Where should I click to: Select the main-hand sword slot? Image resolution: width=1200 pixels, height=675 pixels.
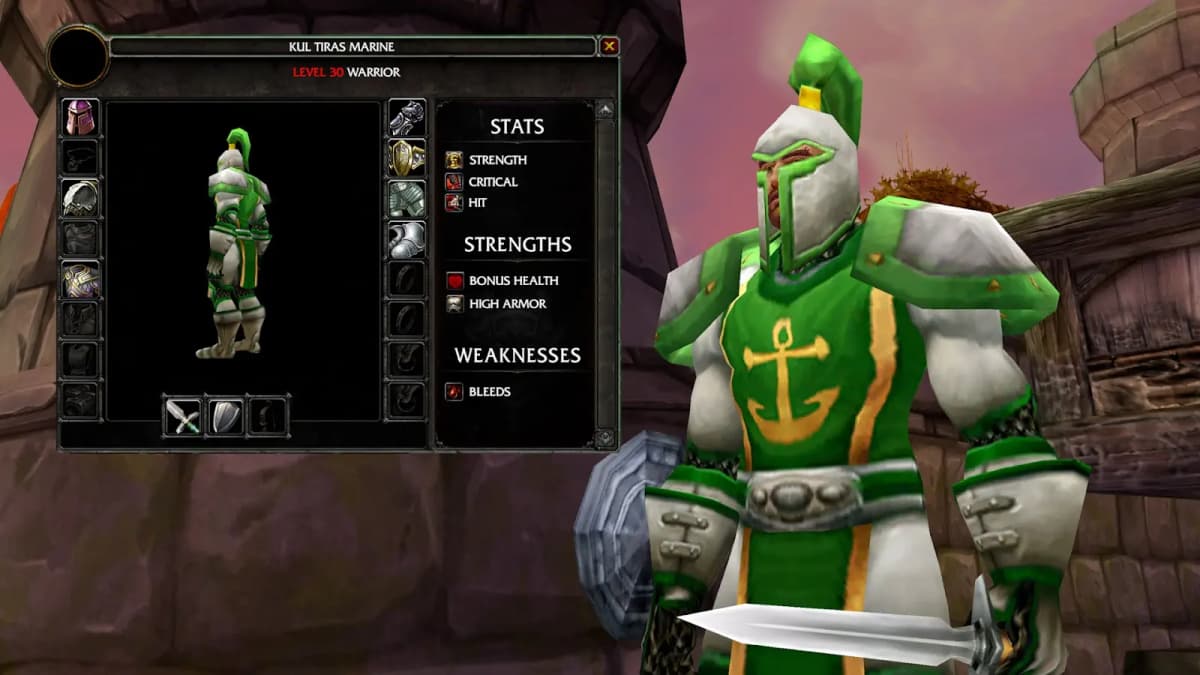pos(185,416)
